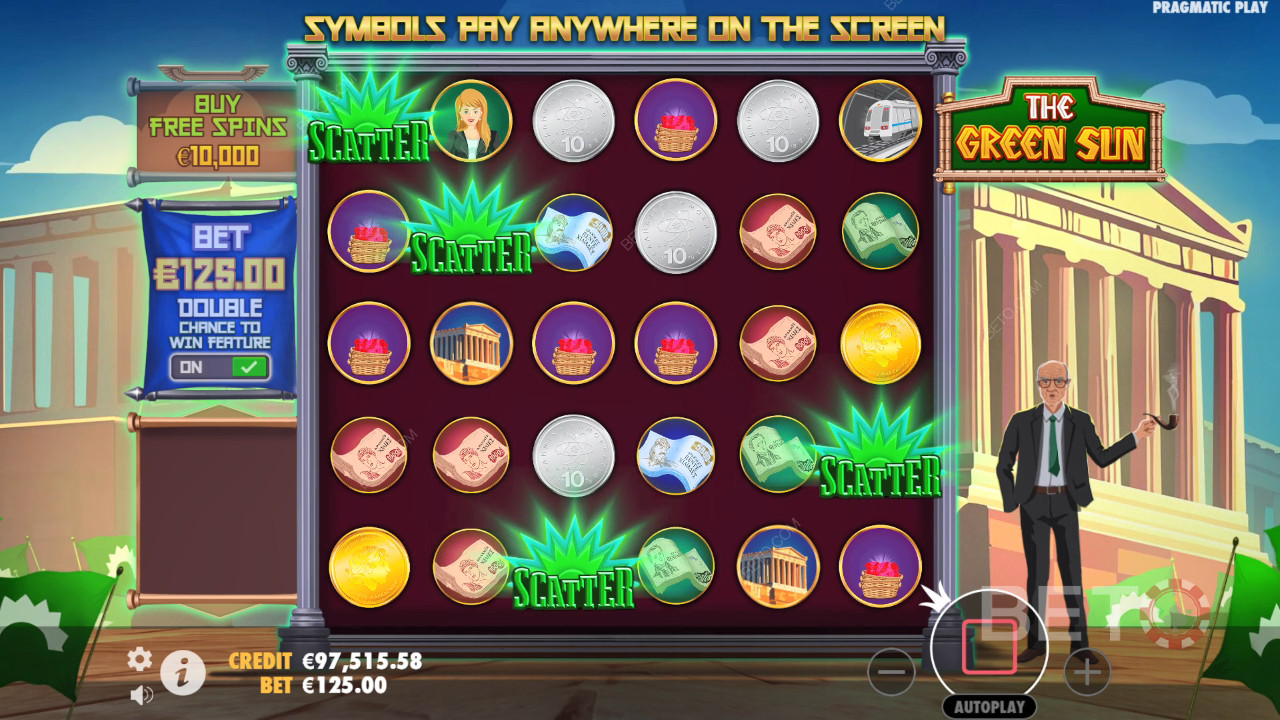Open the Autoplay options

click(989, 707)
